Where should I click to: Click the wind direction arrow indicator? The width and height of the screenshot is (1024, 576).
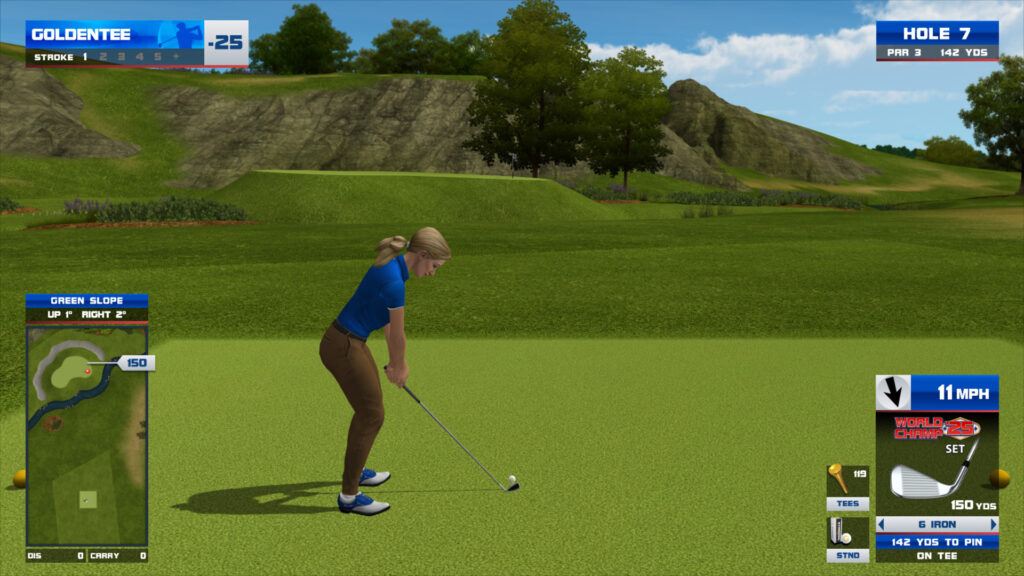[x=893, y=392]
